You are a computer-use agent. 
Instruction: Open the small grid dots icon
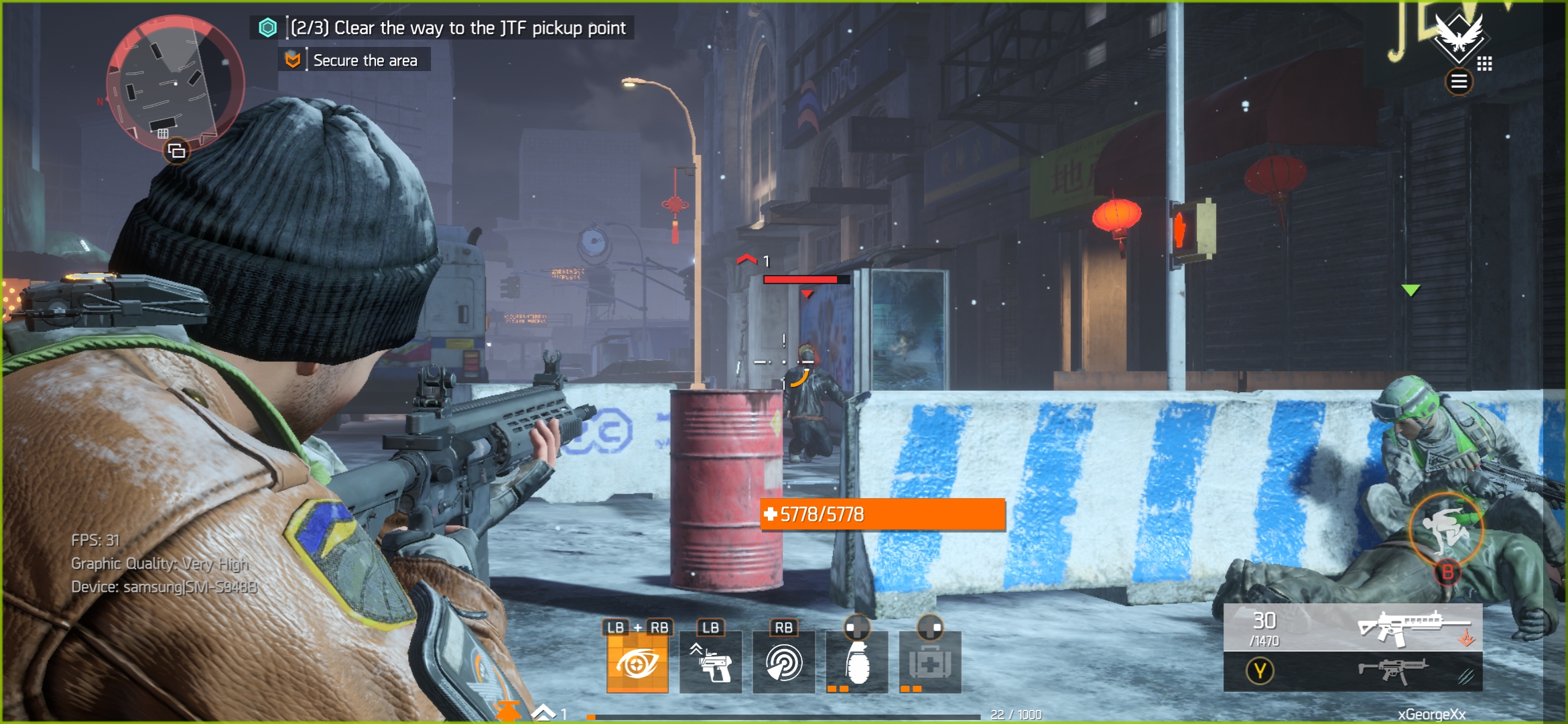pos(1485,64)
